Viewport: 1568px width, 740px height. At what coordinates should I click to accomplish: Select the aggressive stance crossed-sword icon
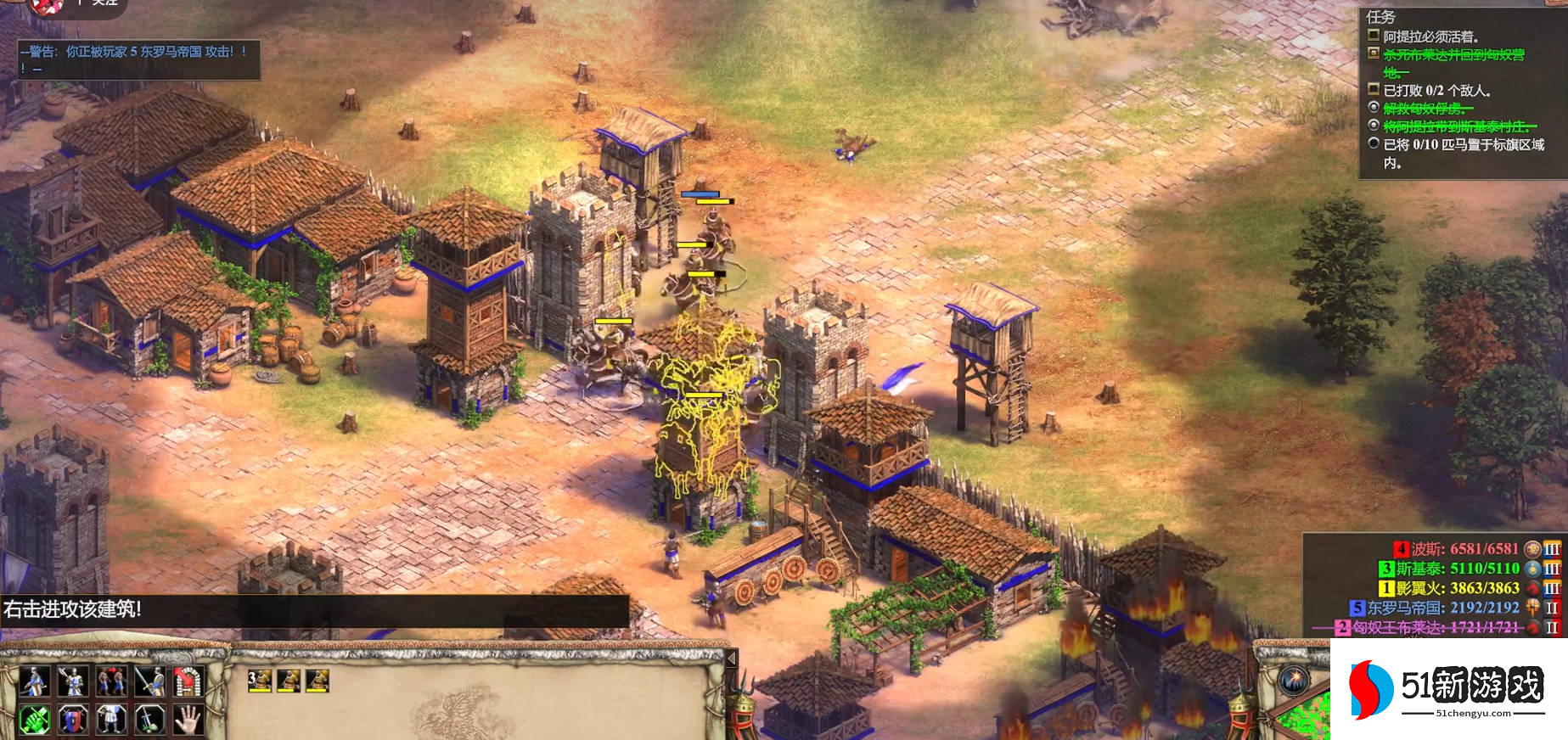34,720
